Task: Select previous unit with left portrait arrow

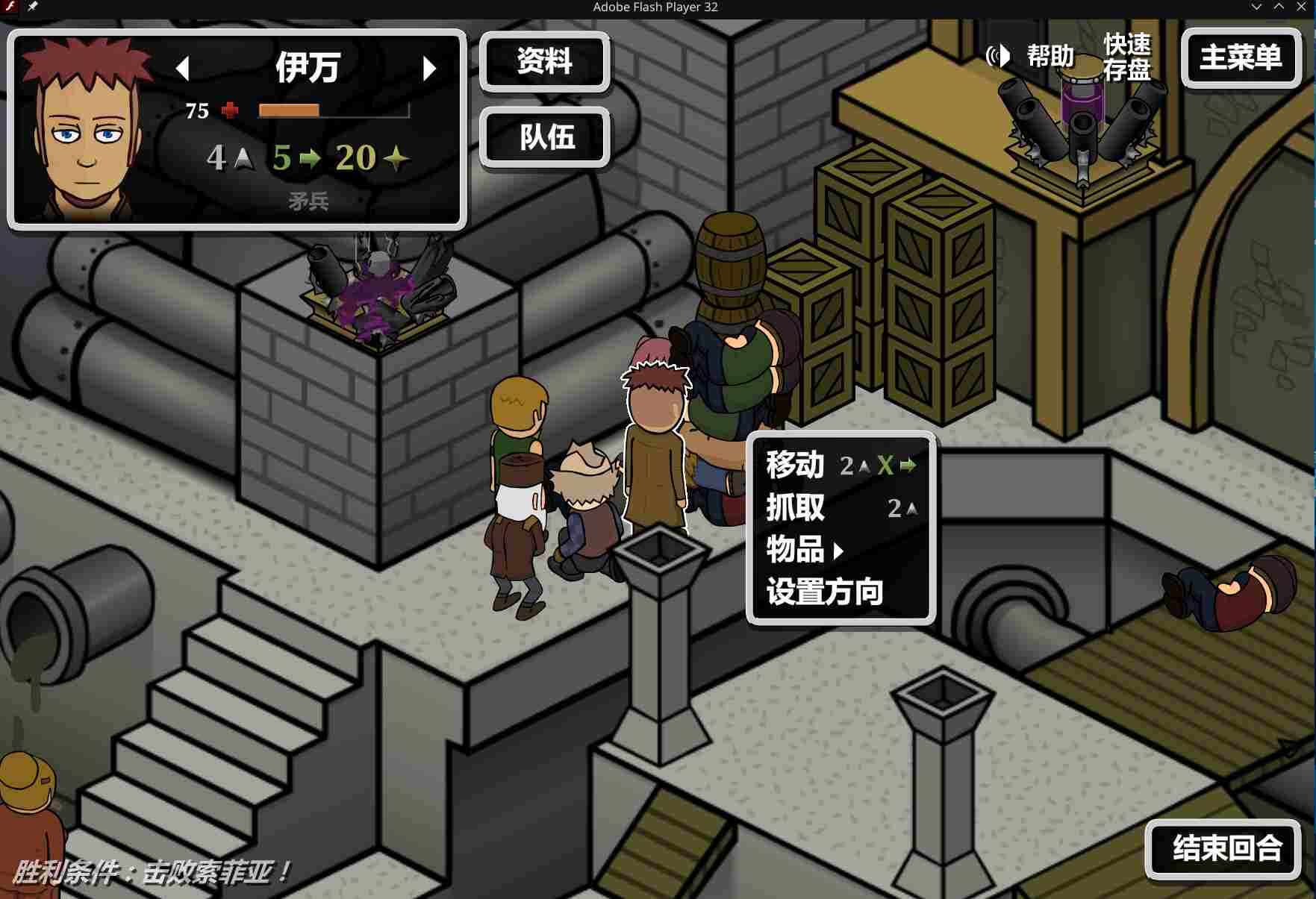Action: [182, 68]
